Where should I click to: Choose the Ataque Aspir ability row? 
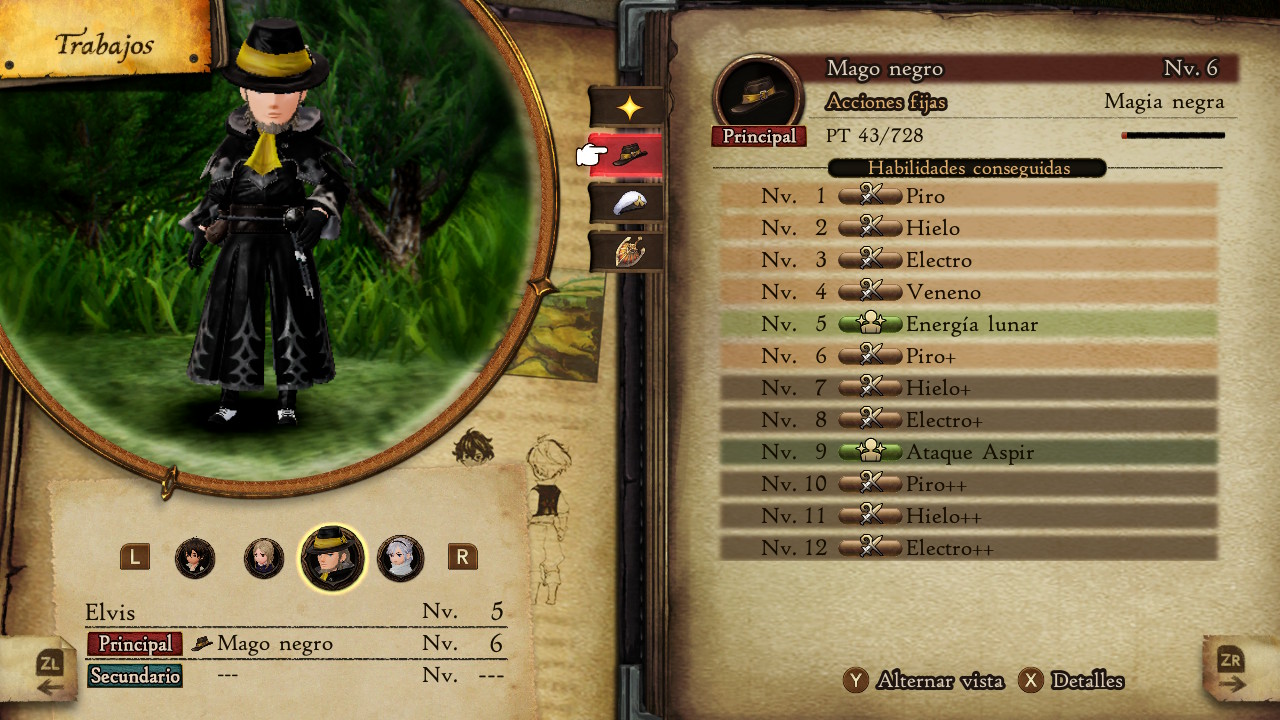click(968, 452)
